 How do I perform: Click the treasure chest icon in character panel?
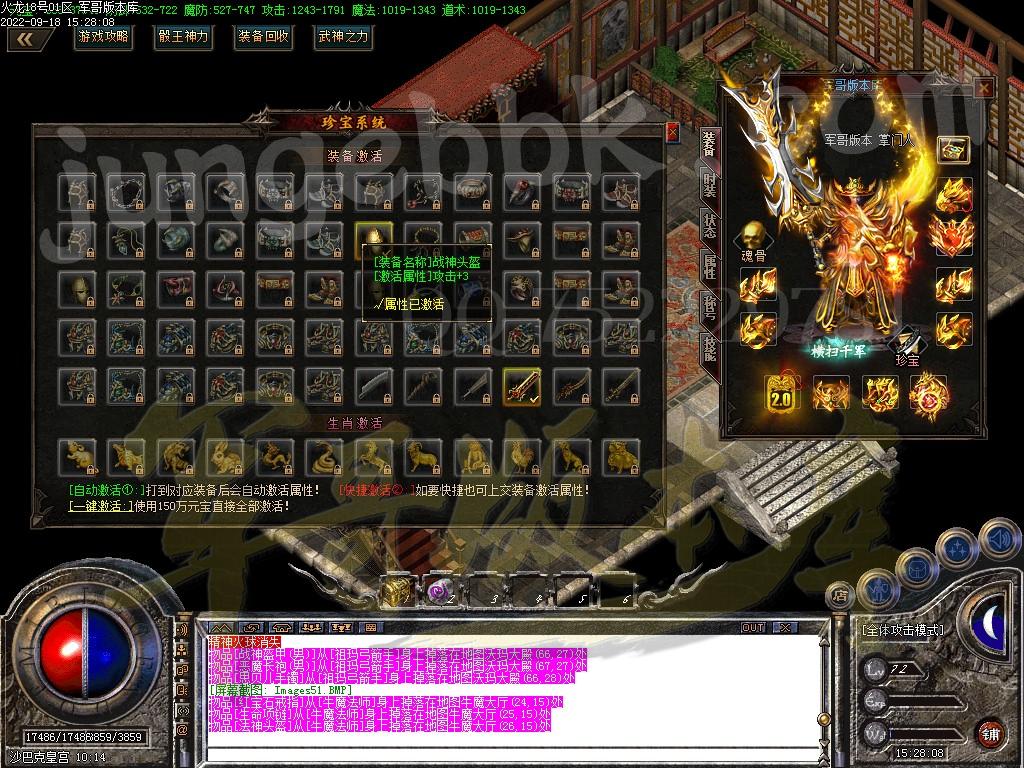[x=952, y=148]
